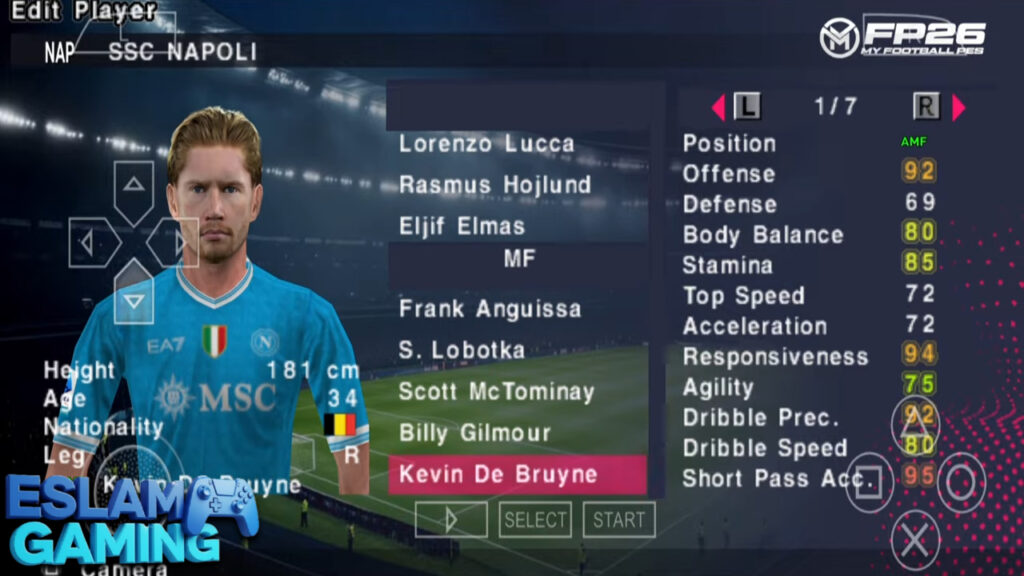
Task: Choose Rasmus Hojlund in the squad list
Action: [x=495, y=185]
